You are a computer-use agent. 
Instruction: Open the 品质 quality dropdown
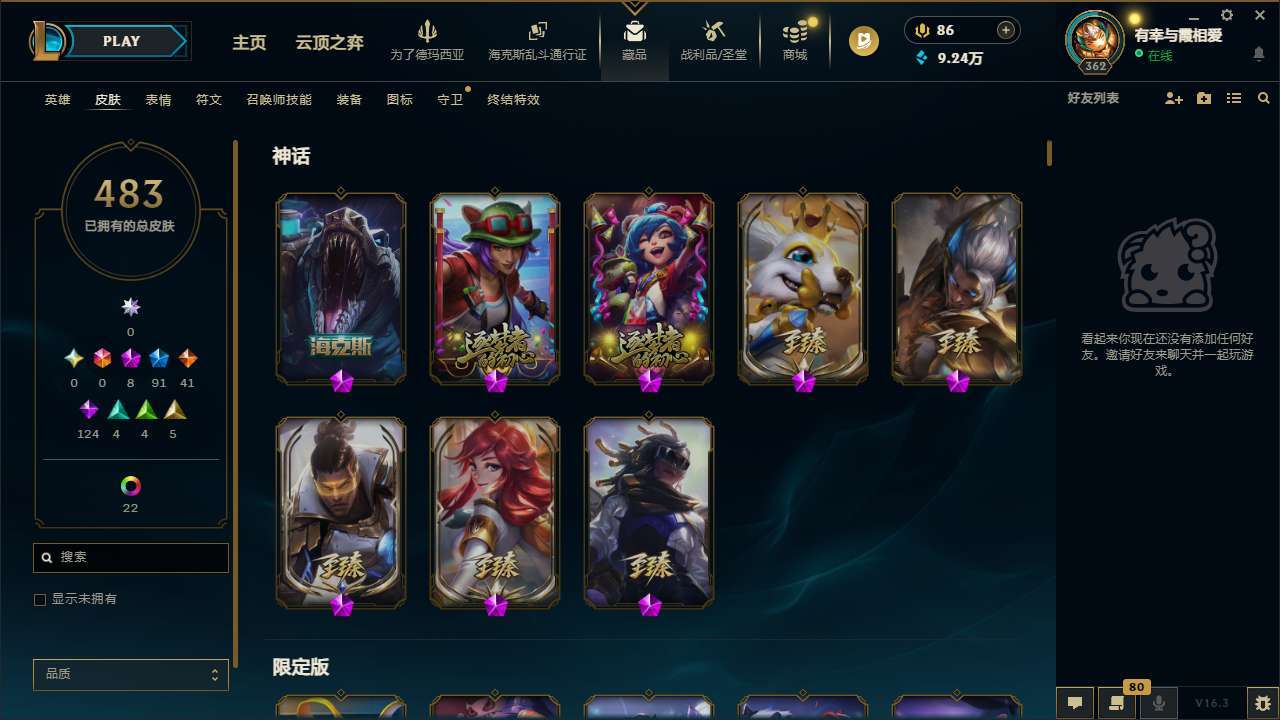click(130, 674)
